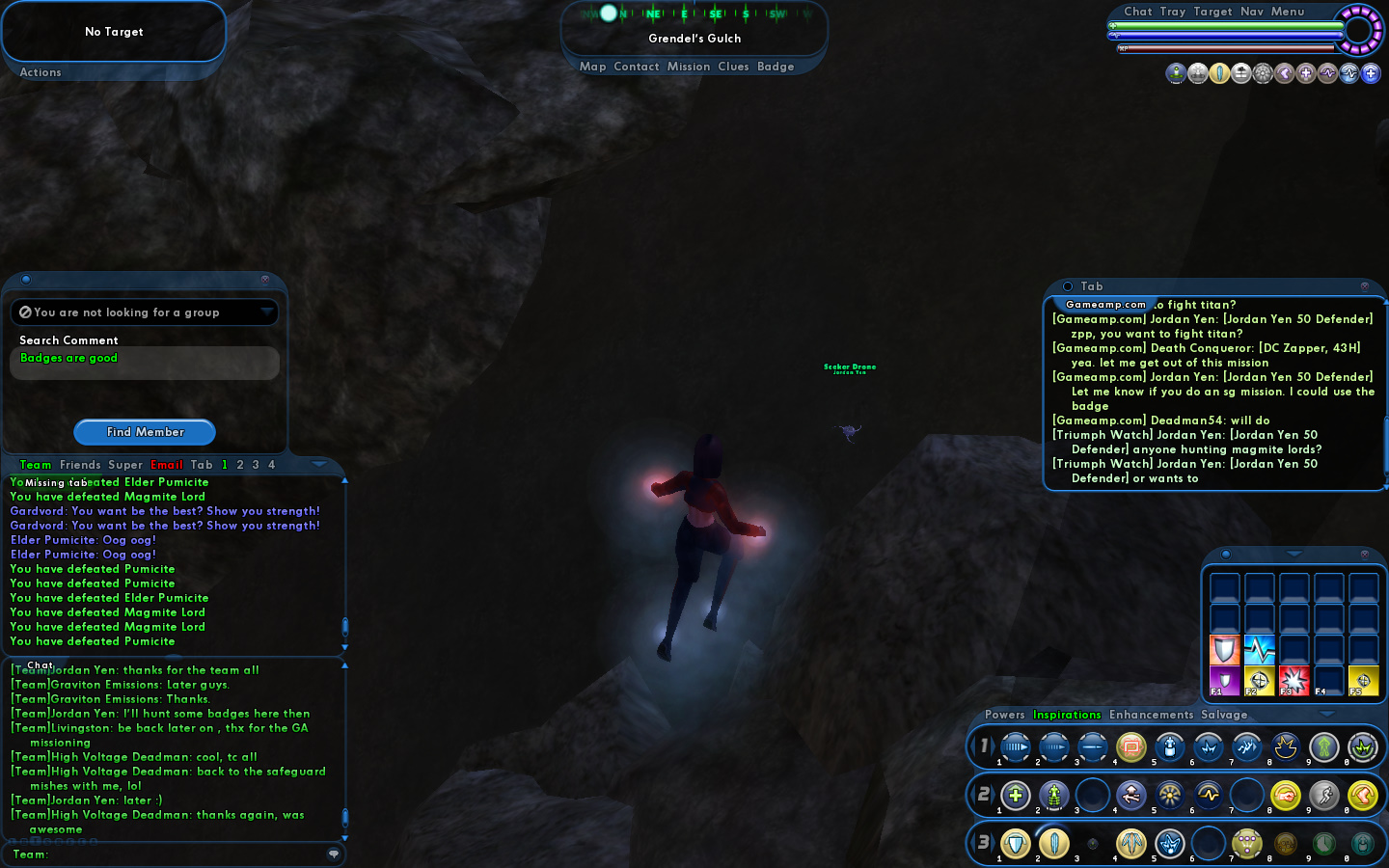Click the Find Member button
Screen dimensions: 1389x868
coord(145,432)
